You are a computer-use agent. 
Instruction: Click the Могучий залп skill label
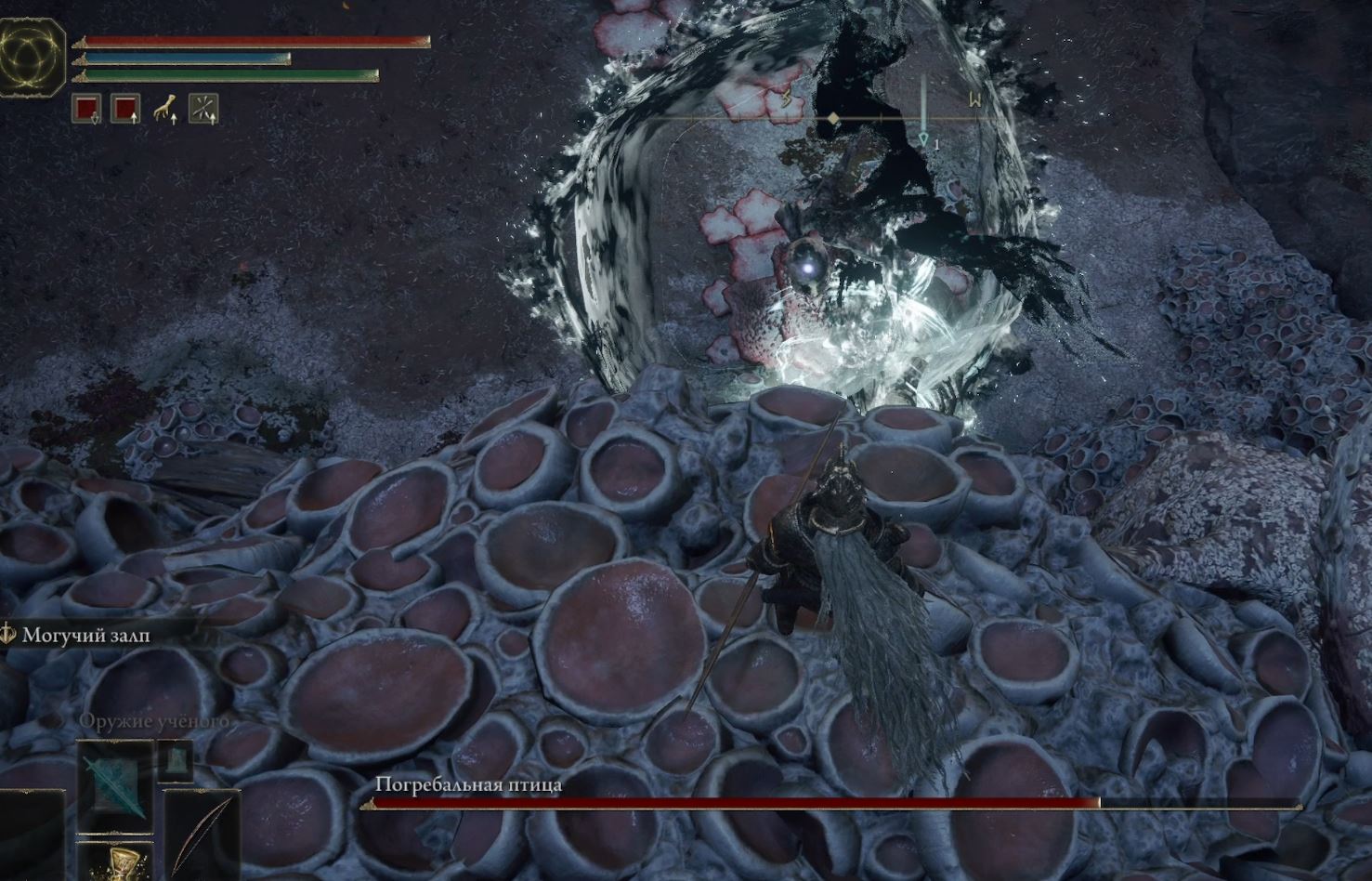pyautogui.click(x=85, y=636)
